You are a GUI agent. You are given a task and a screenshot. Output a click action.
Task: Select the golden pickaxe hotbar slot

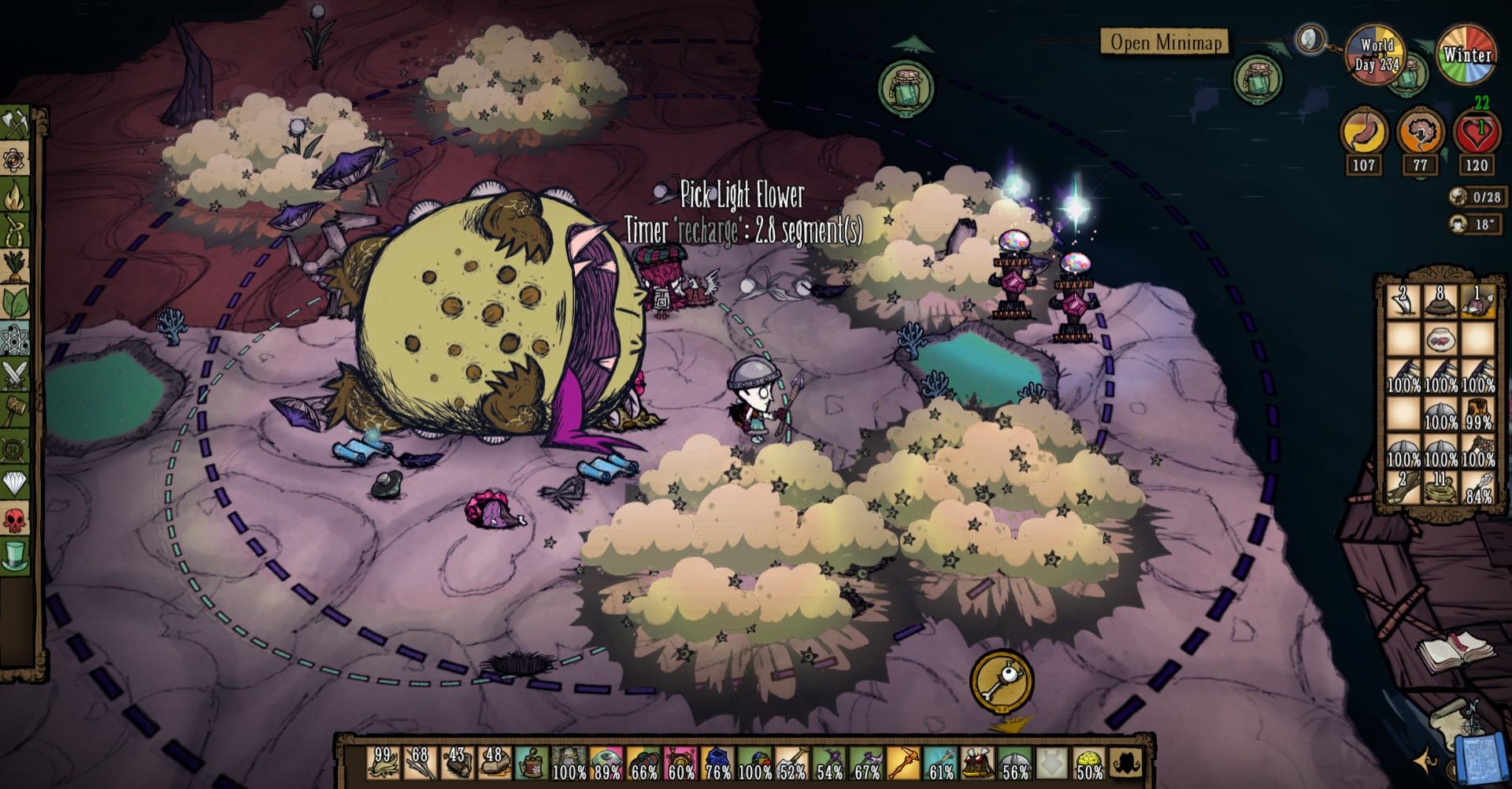tap(903, 764)
